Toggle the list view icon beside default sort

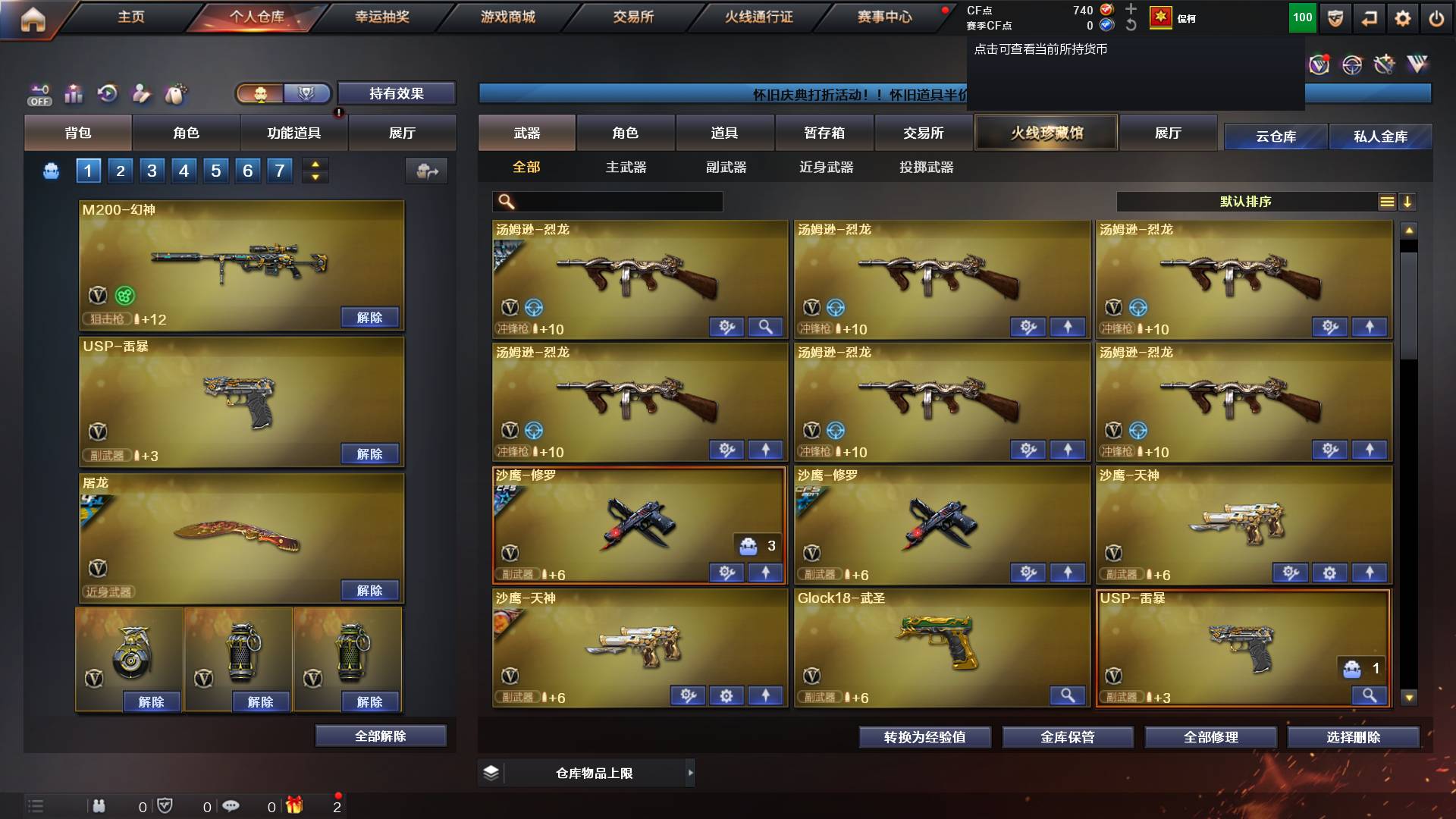(1389, 202)
